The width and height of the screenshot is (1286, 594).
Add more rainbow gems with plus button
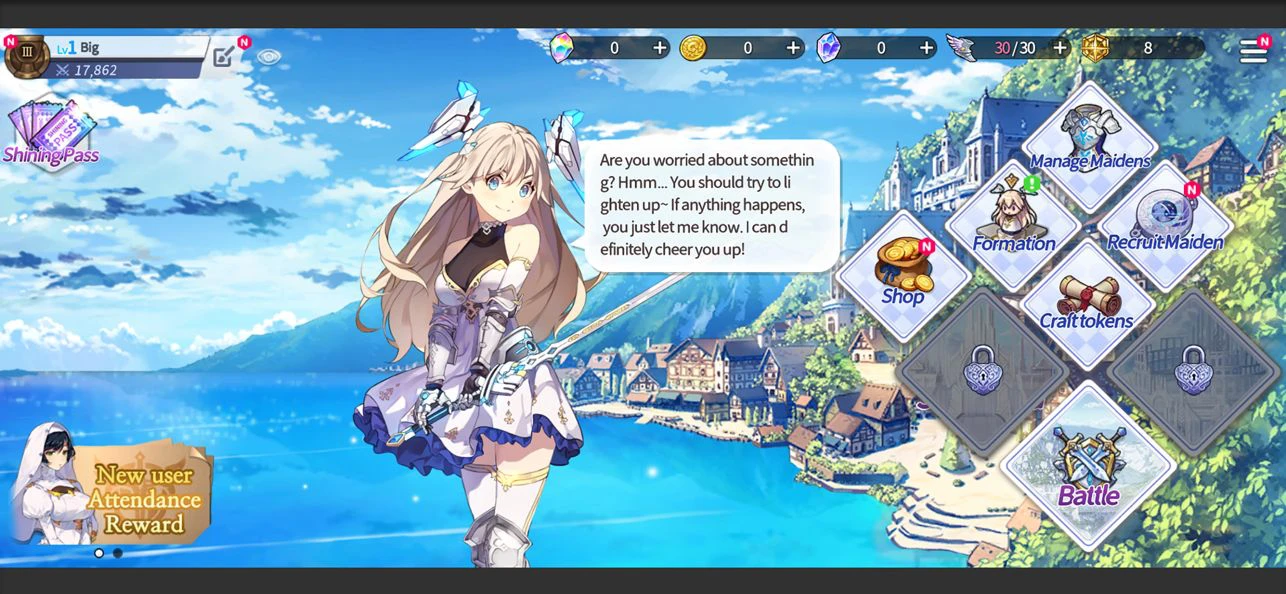(660, 48)
